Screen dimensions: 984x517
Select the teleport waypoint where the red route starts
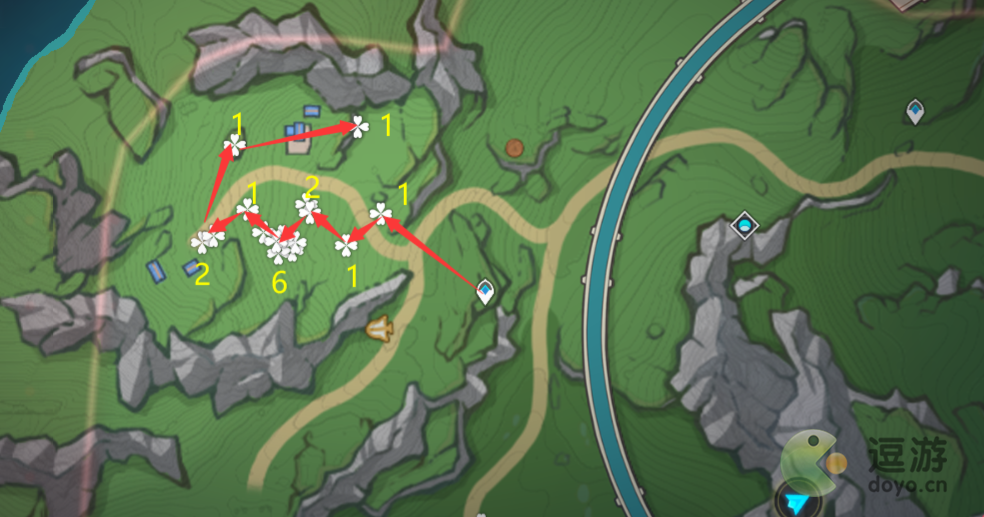(x=486, y=291)
